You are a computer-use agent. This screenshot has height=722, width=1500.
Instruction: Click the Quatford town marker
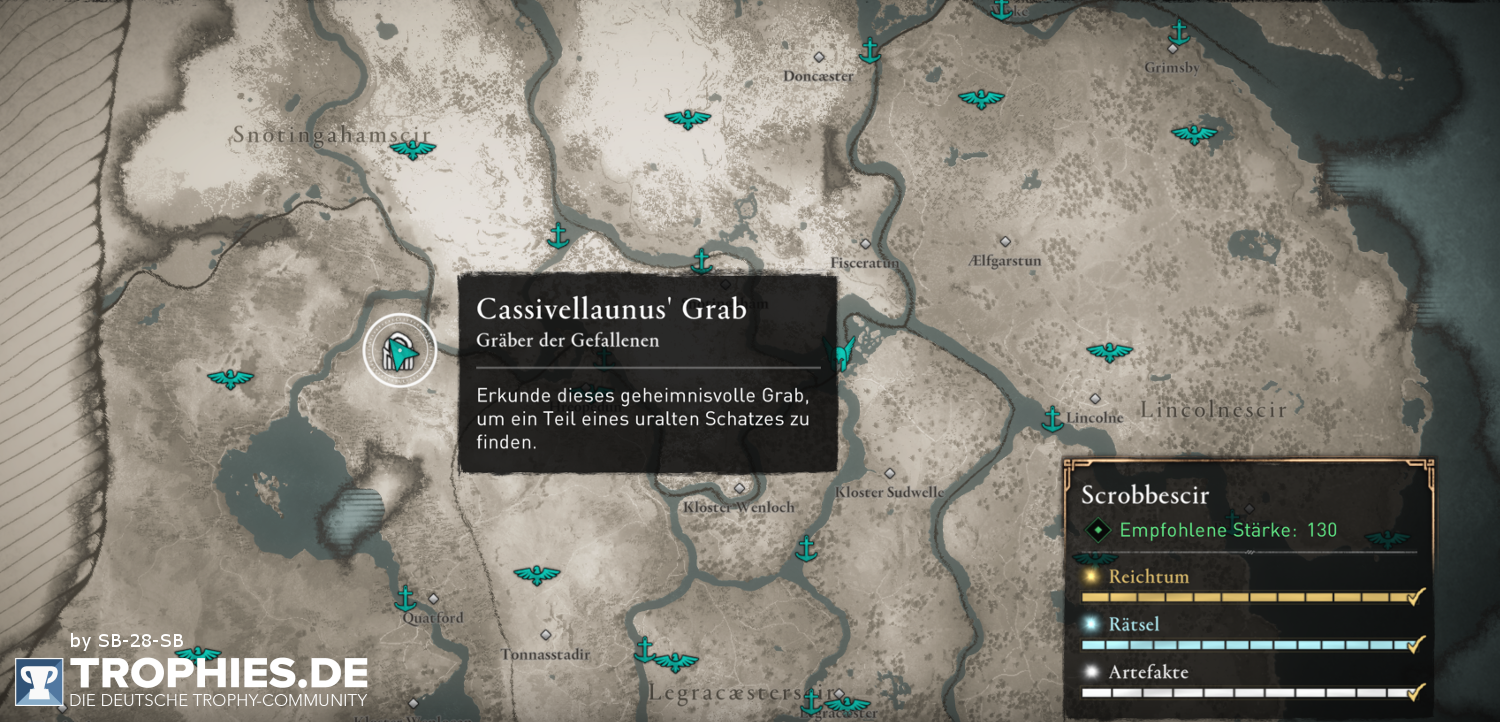(x=433, y=598)
